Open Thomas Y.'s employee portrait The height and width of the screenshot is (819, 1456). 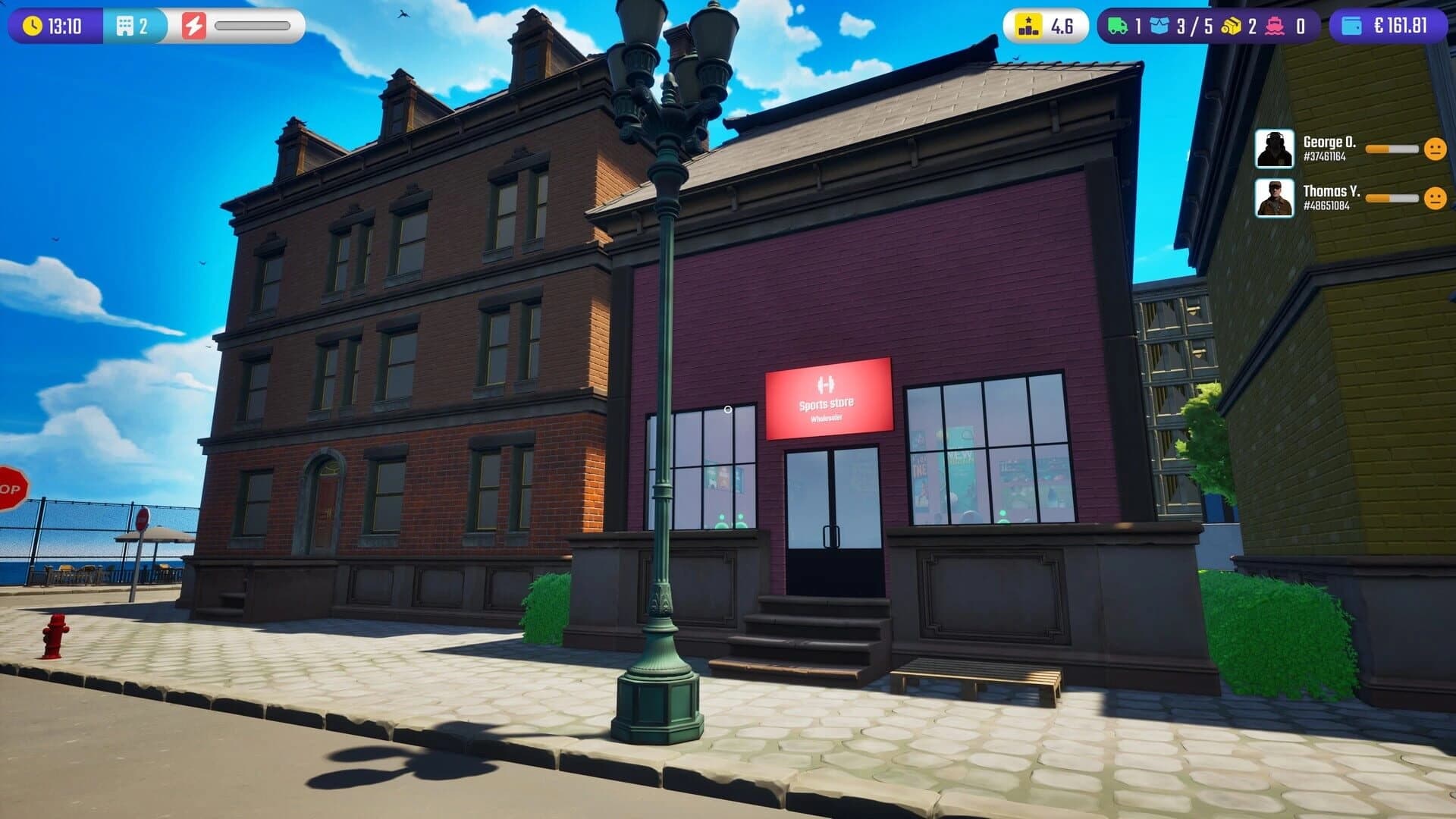[x=1276, y=198]
